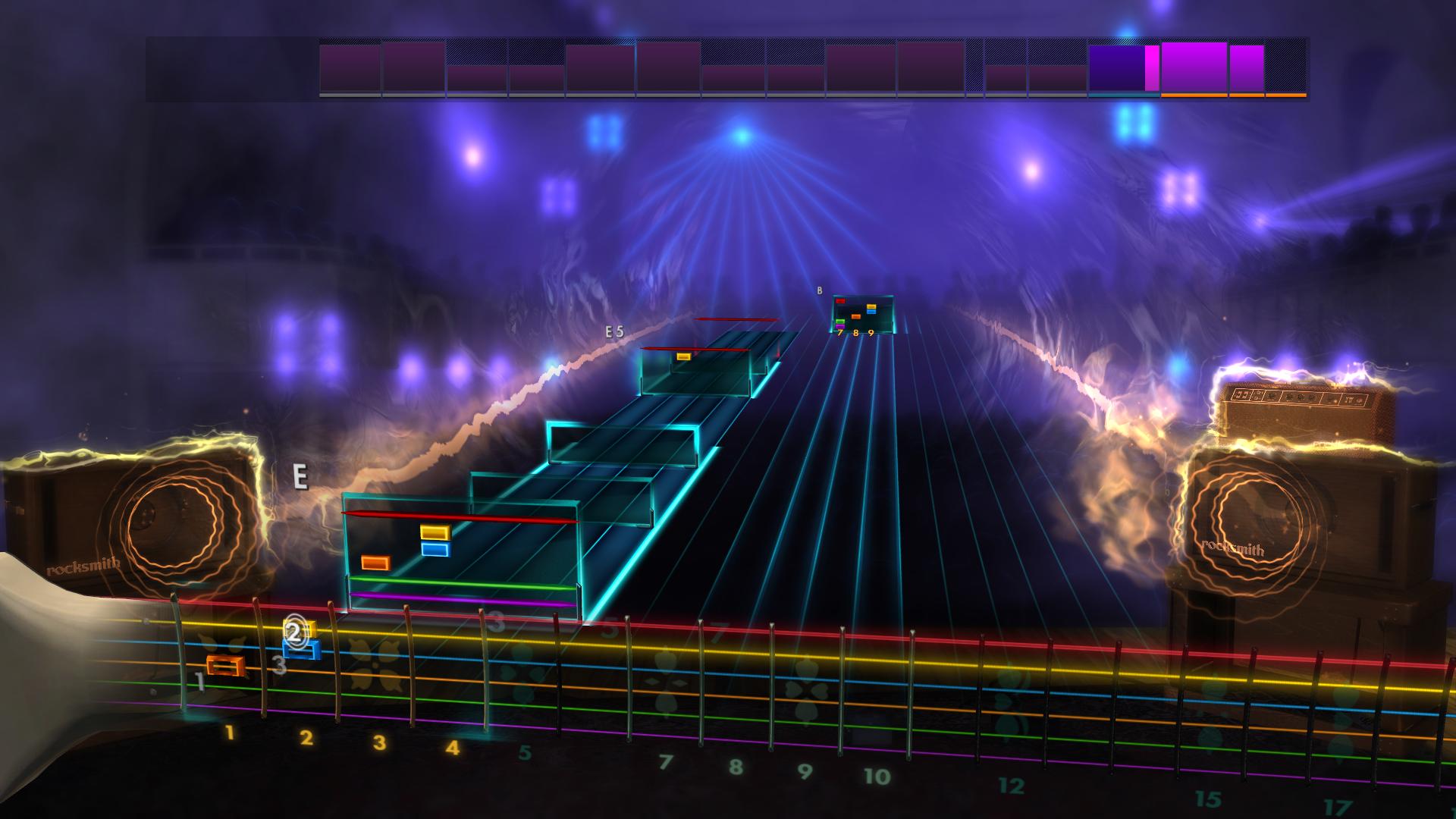Click the E chord name label
1456x819 pixels.
click(x=300, y=479)
